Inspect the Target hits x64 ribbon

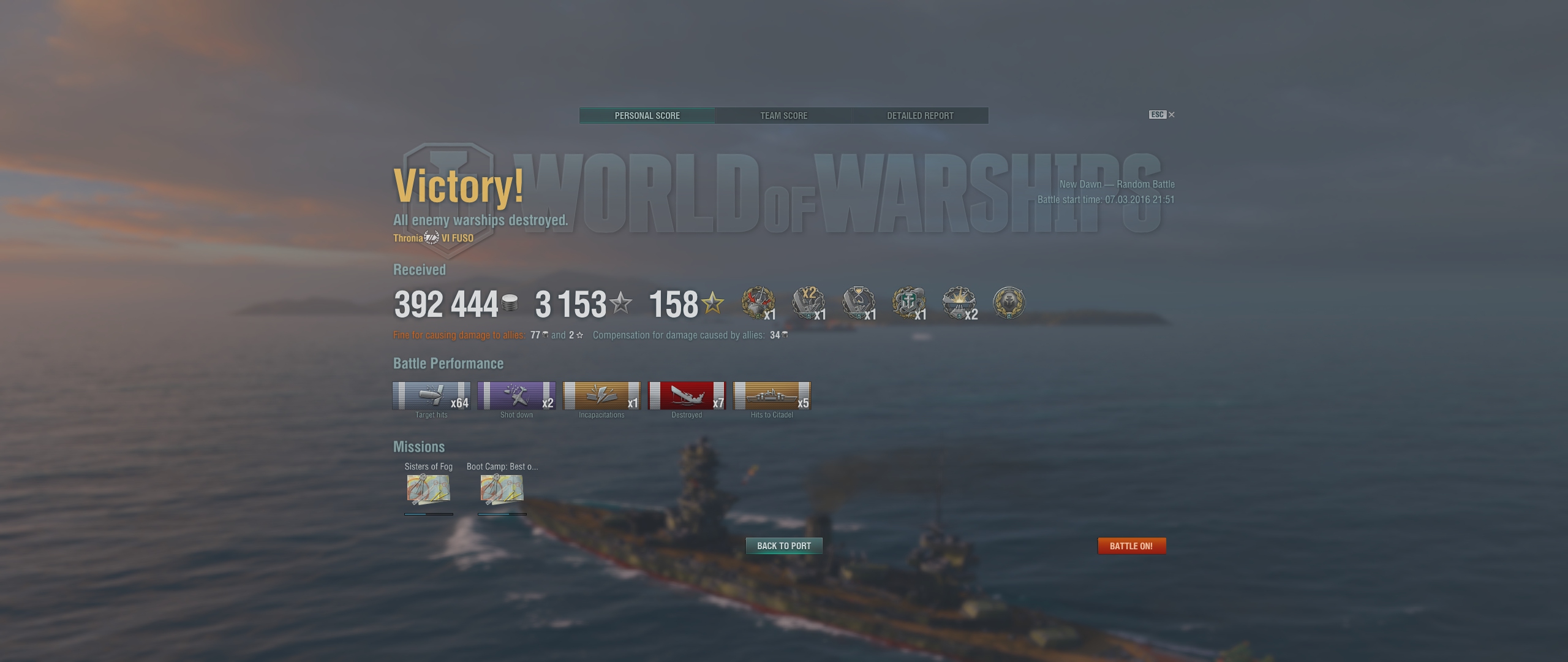point(431,395)
